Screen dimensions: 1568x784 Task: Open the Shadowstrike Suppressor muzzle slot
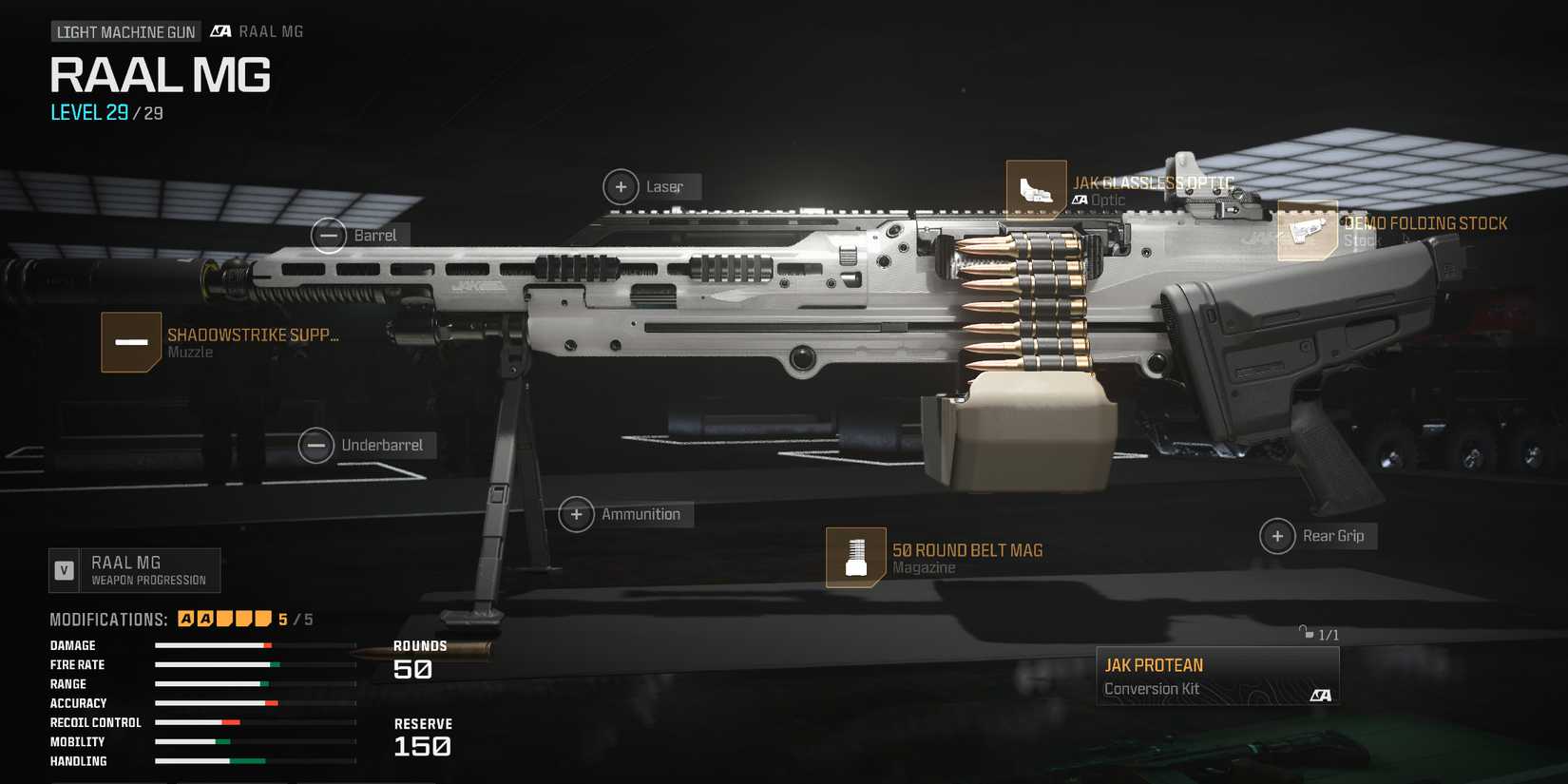[x=132, y=342]
